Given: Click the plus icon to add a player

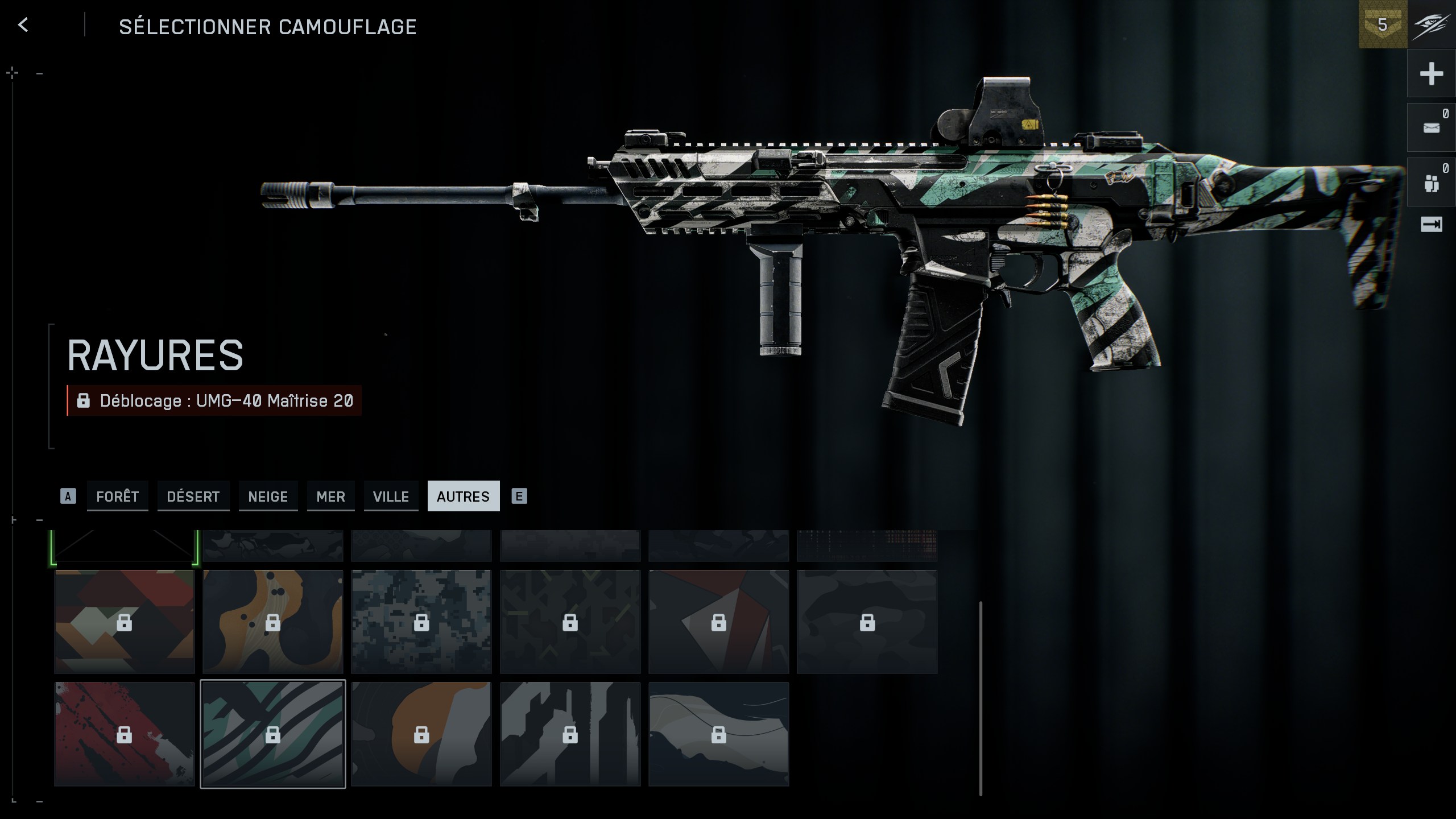Looking at the screenshot, I should point(1432,73).
